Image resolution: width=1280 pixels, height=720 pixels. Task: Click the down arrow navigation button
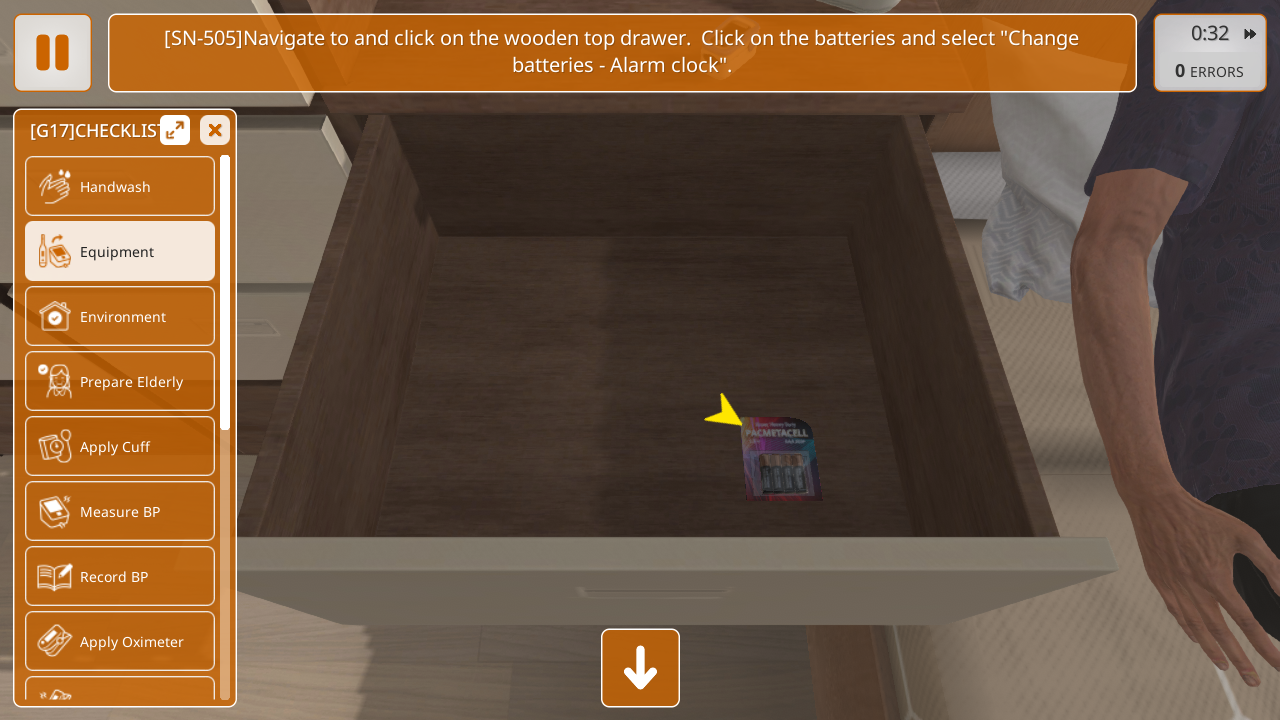(x=640, y=668)
